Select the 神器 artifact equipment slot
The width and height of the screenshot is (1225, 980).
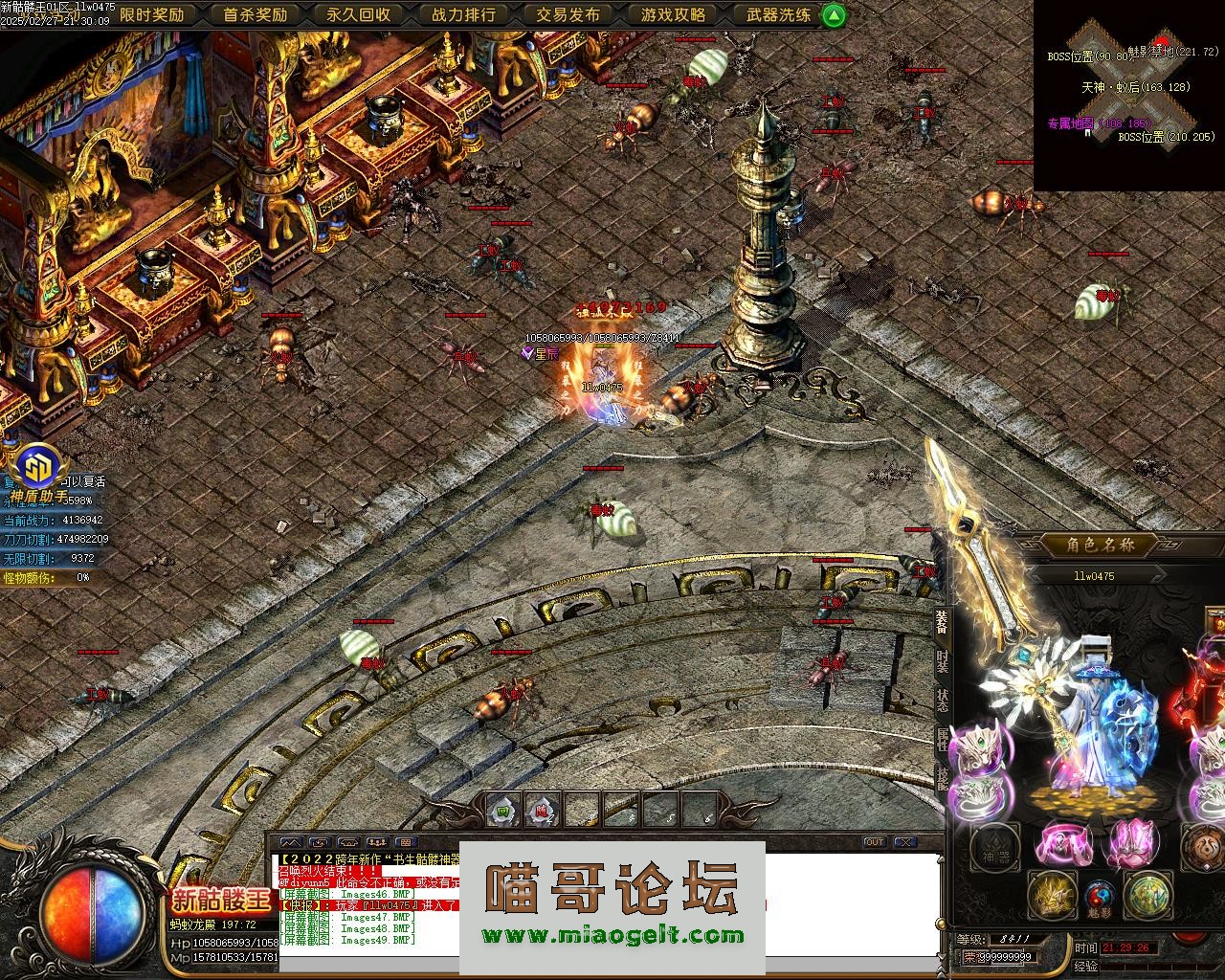point(994,848)
